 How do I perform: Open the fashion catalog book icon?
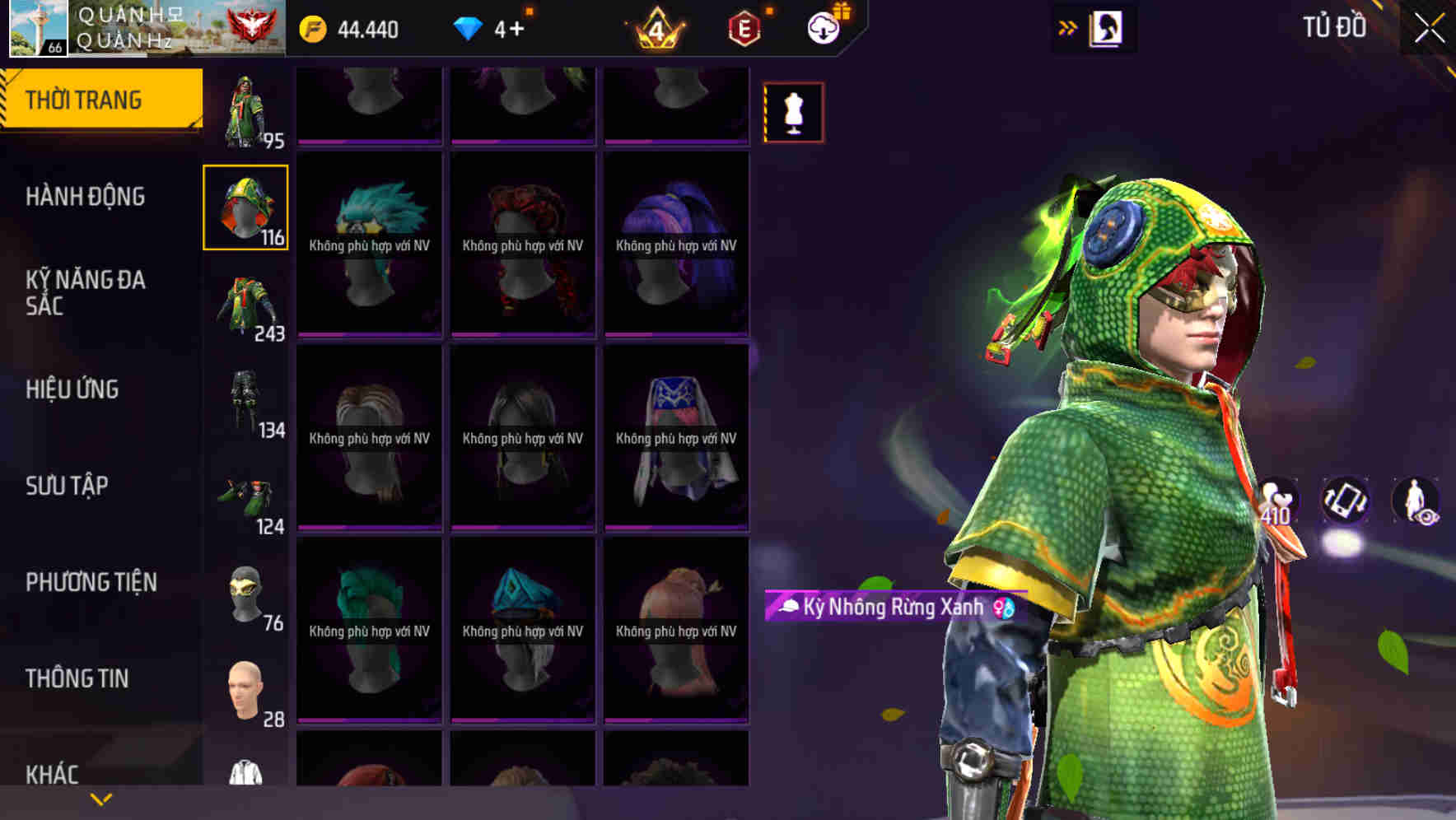tap(1104, 27)
